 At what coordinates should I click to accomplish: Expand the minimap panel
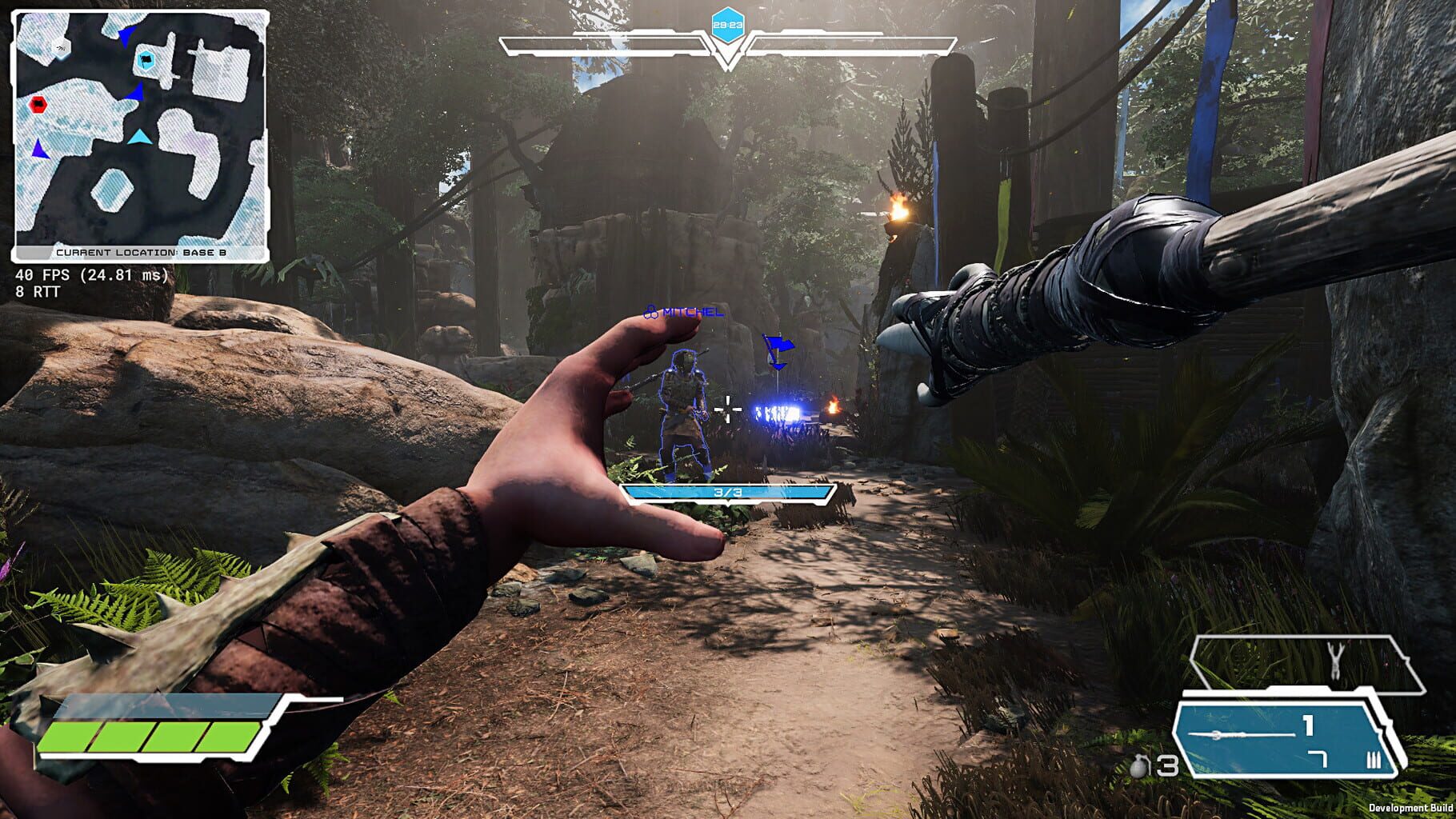click(x=140, y=132)
